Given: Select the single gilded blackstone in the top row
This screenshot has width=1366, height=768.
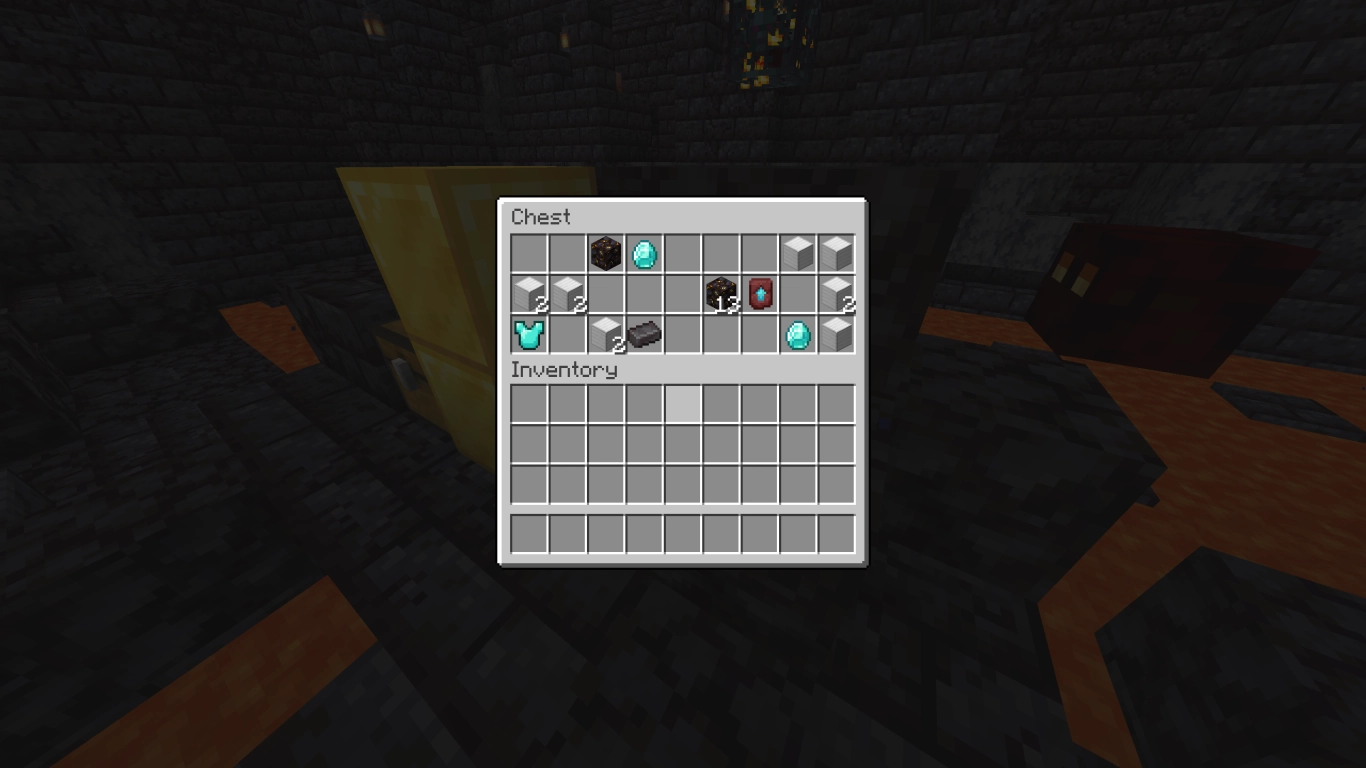Looking at the screenshot, I should click(x=605, y=254).
